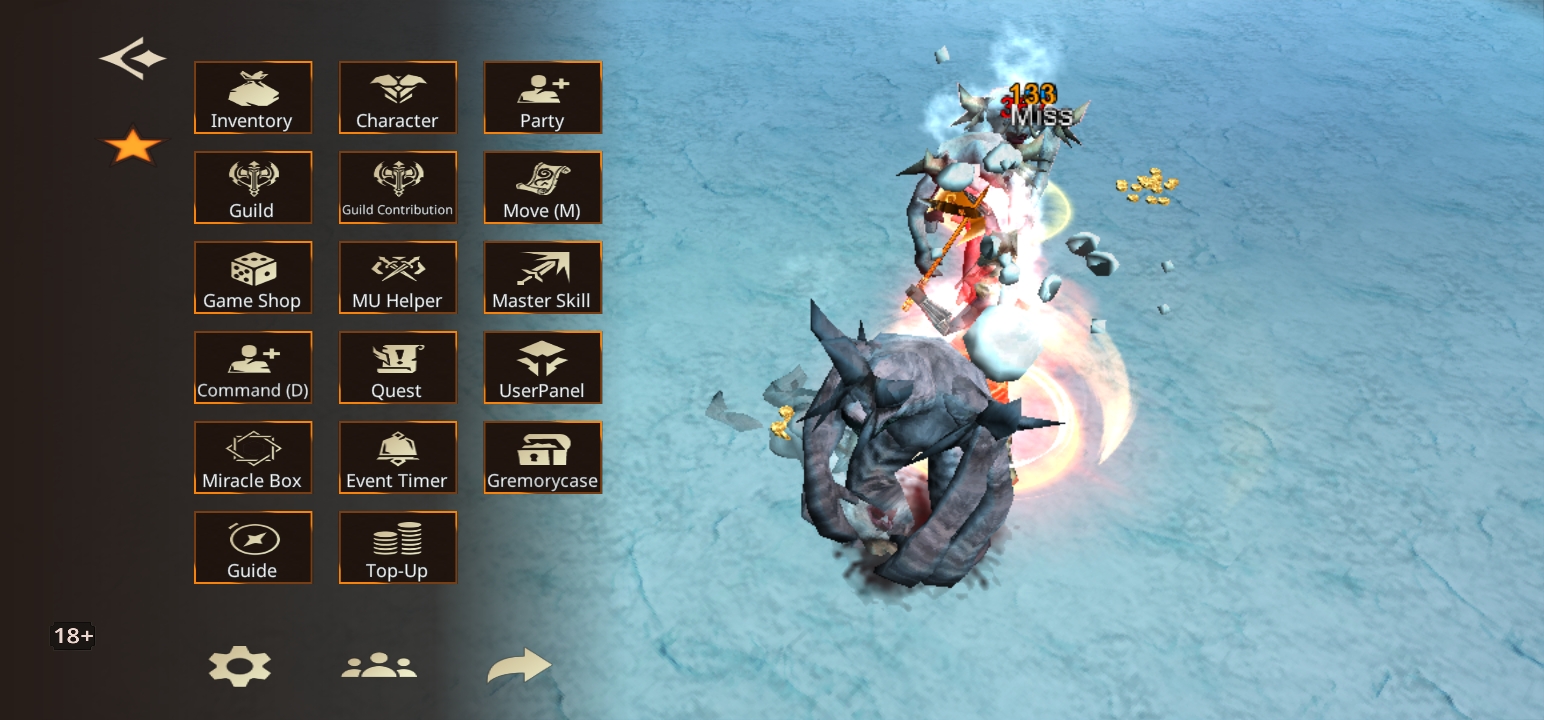Open settings with the gear icon
Viewport: 1544px width, 720px height.
pos(239,666)
